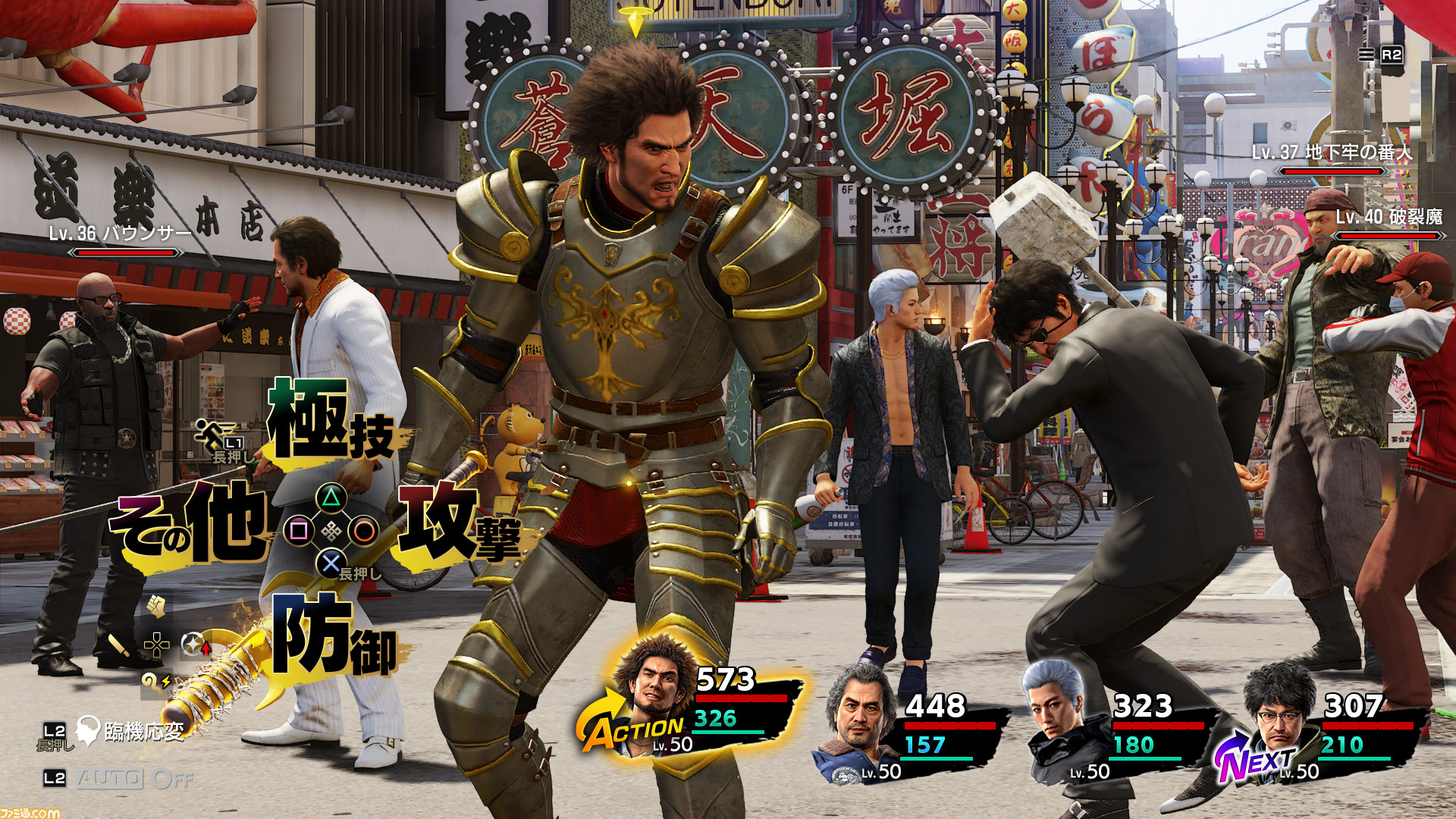Select the fist (unarmed) weapon icon
This screenshot has width=1456, height=819.
tap(155, 607)
